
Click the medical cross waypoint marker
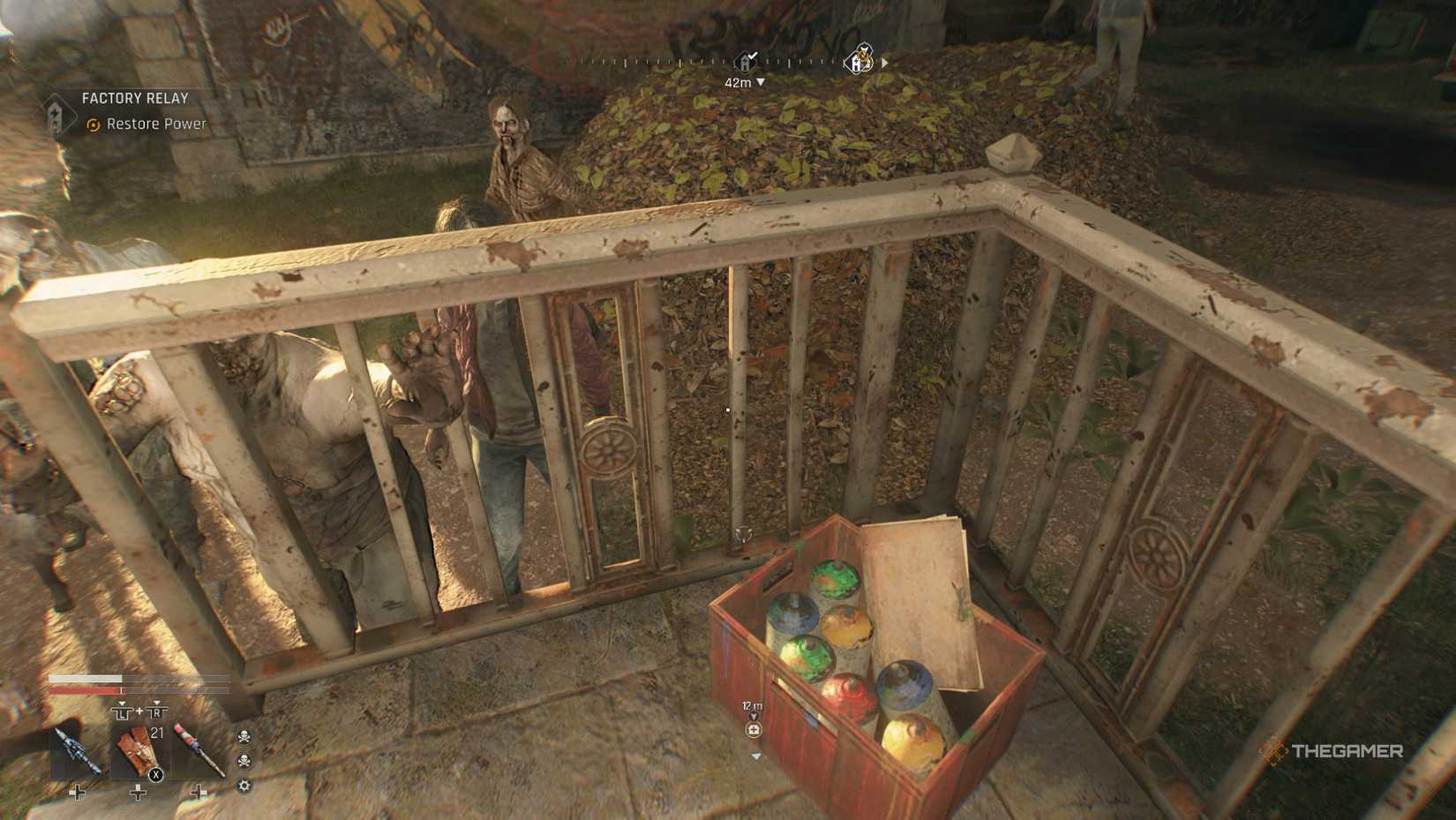point(753,730)
